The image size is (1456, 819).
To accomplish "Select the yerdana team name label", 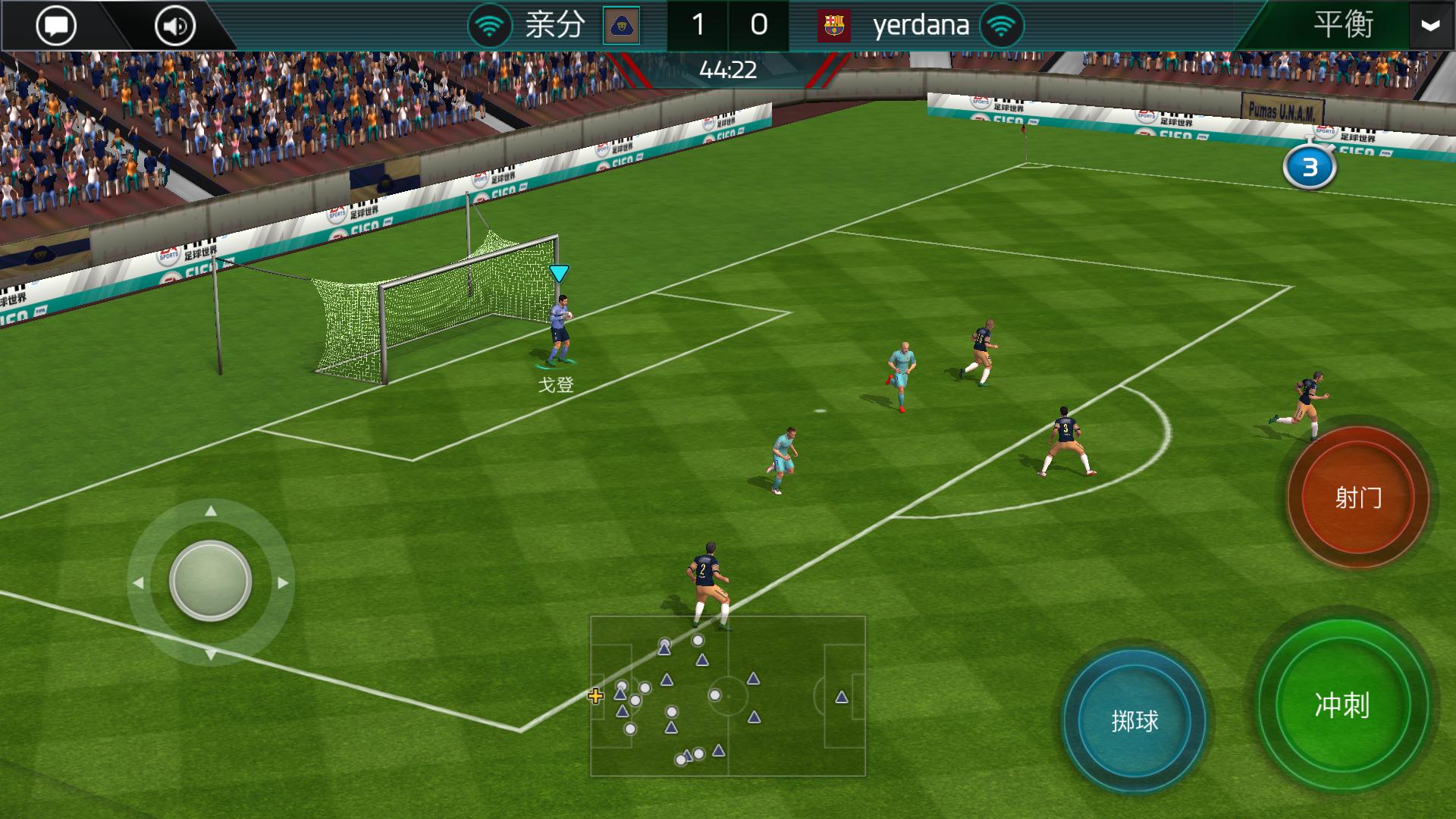I will [x=921, y=24].
